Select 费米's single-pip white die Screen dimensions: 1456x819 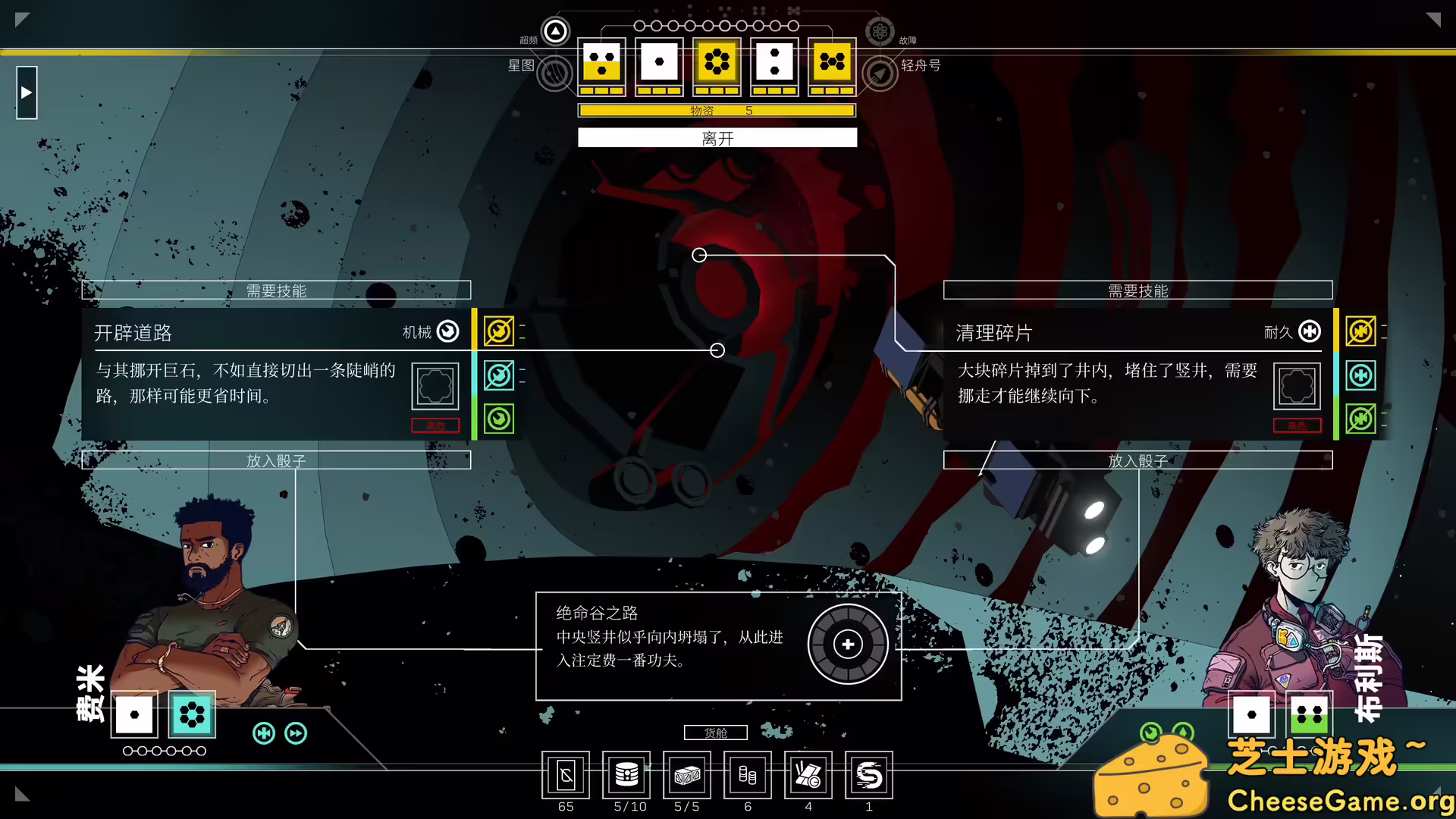click(x=134, y=713)
